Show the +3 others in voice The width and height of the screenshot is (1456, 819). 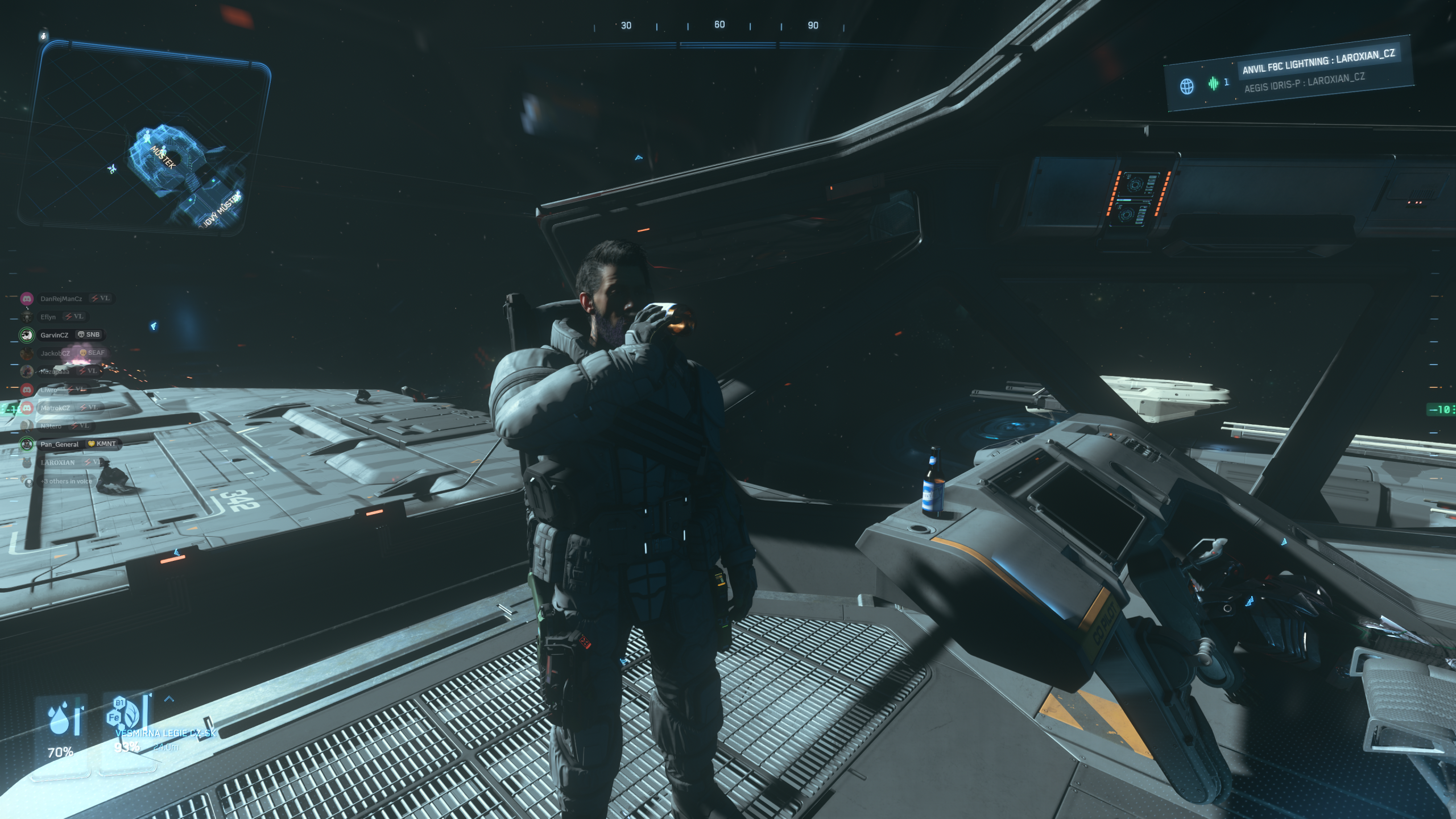pyautogui.click(x=66, y=481)
